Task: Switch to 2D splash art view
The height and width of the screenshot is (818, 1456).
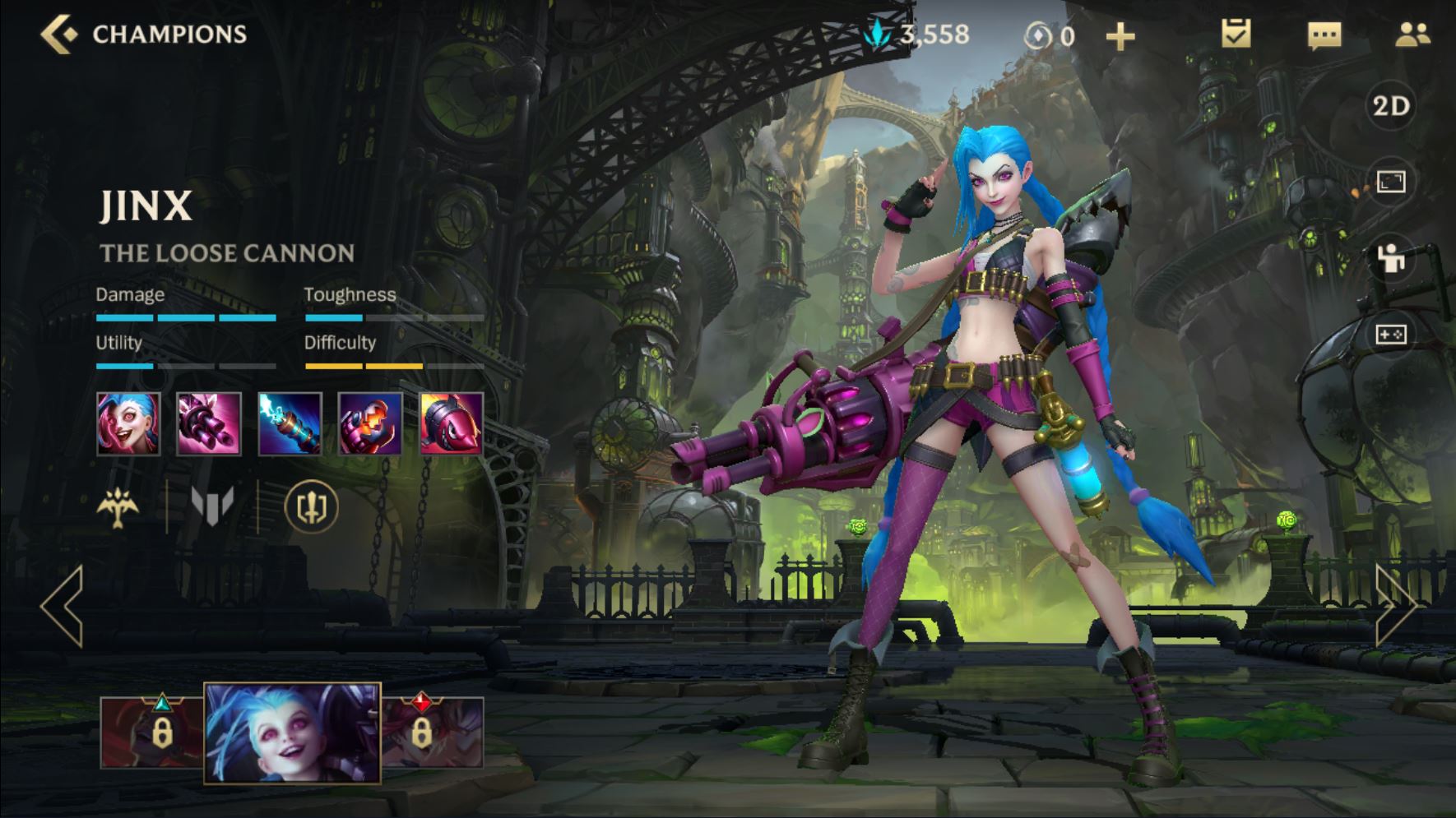Action: click(x=1391, y=106)
